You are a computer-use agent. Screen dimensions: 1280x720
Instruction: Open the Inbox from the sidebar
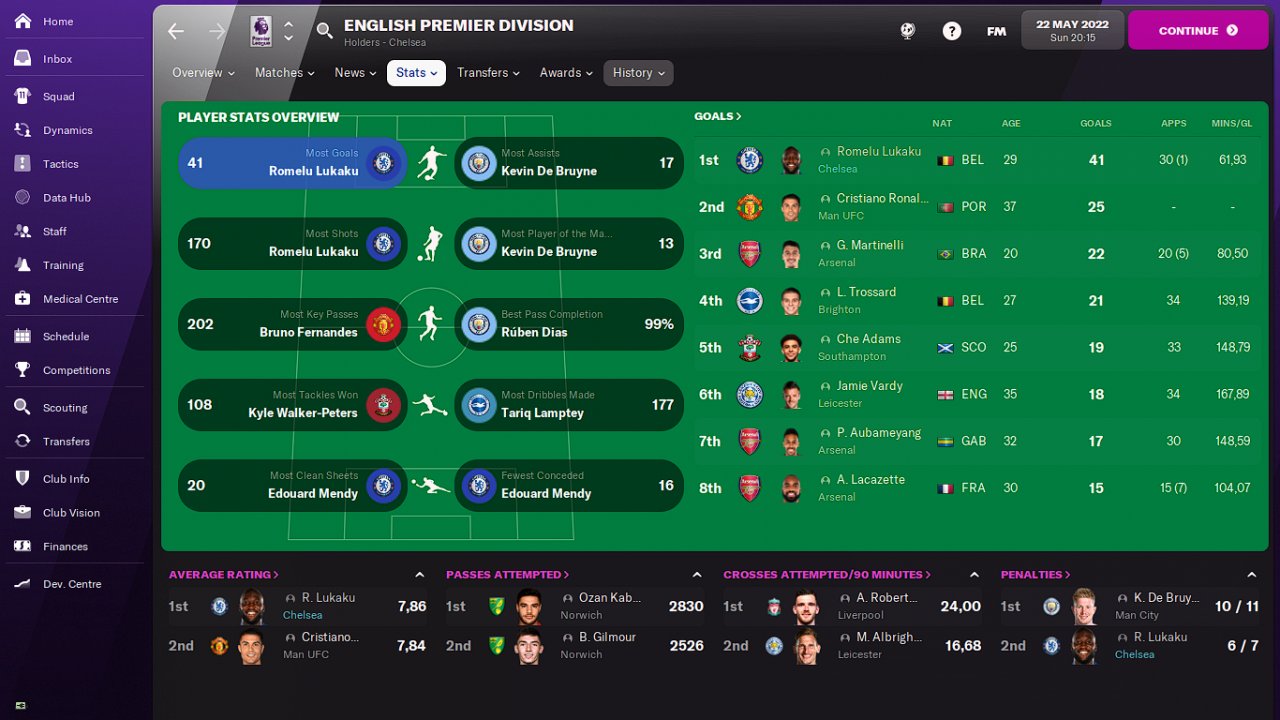click(x=57, y=59)
